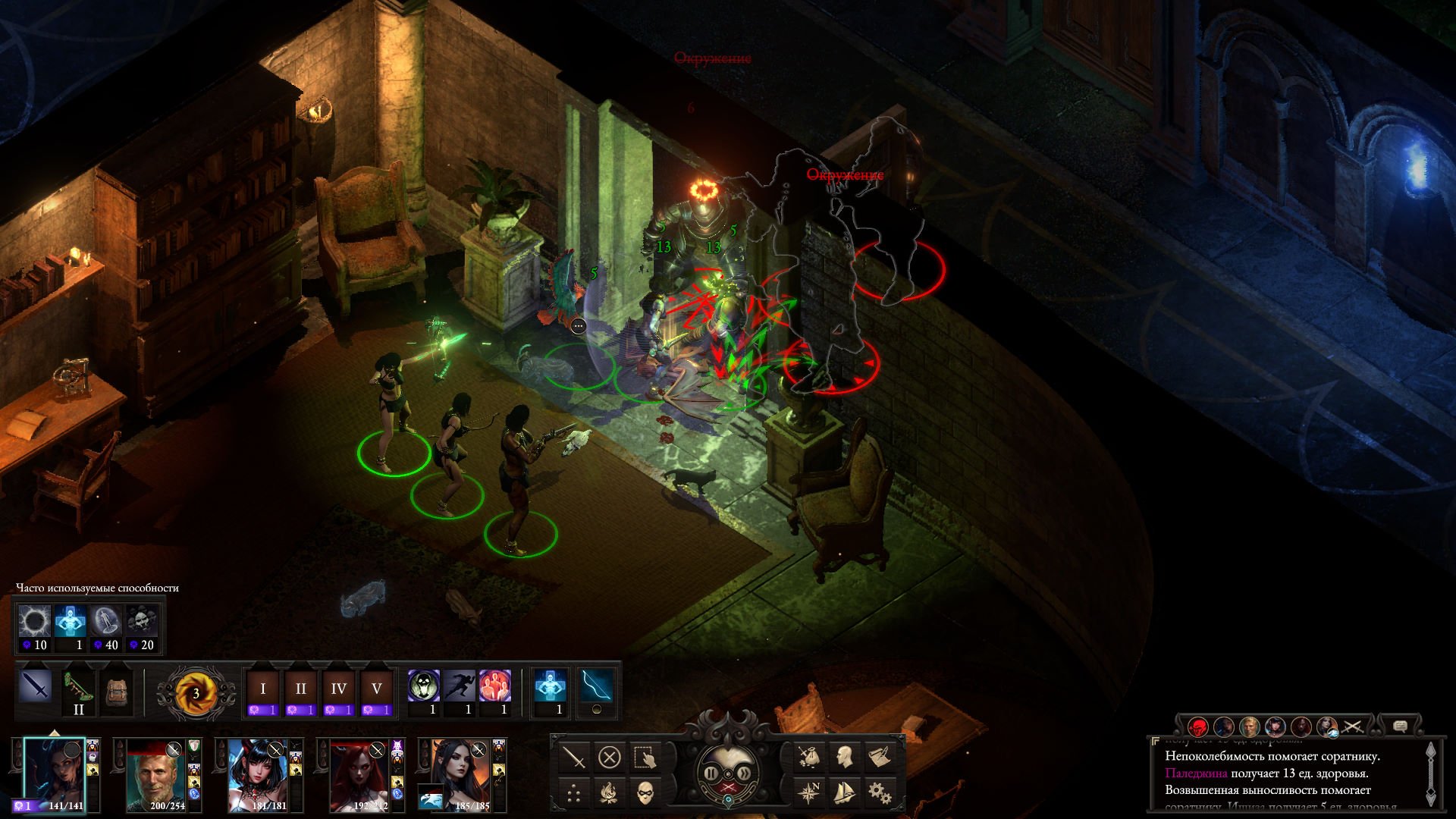1456x819 pixels.
Task: Open the character sheet head icon
Action: [844, 756]
